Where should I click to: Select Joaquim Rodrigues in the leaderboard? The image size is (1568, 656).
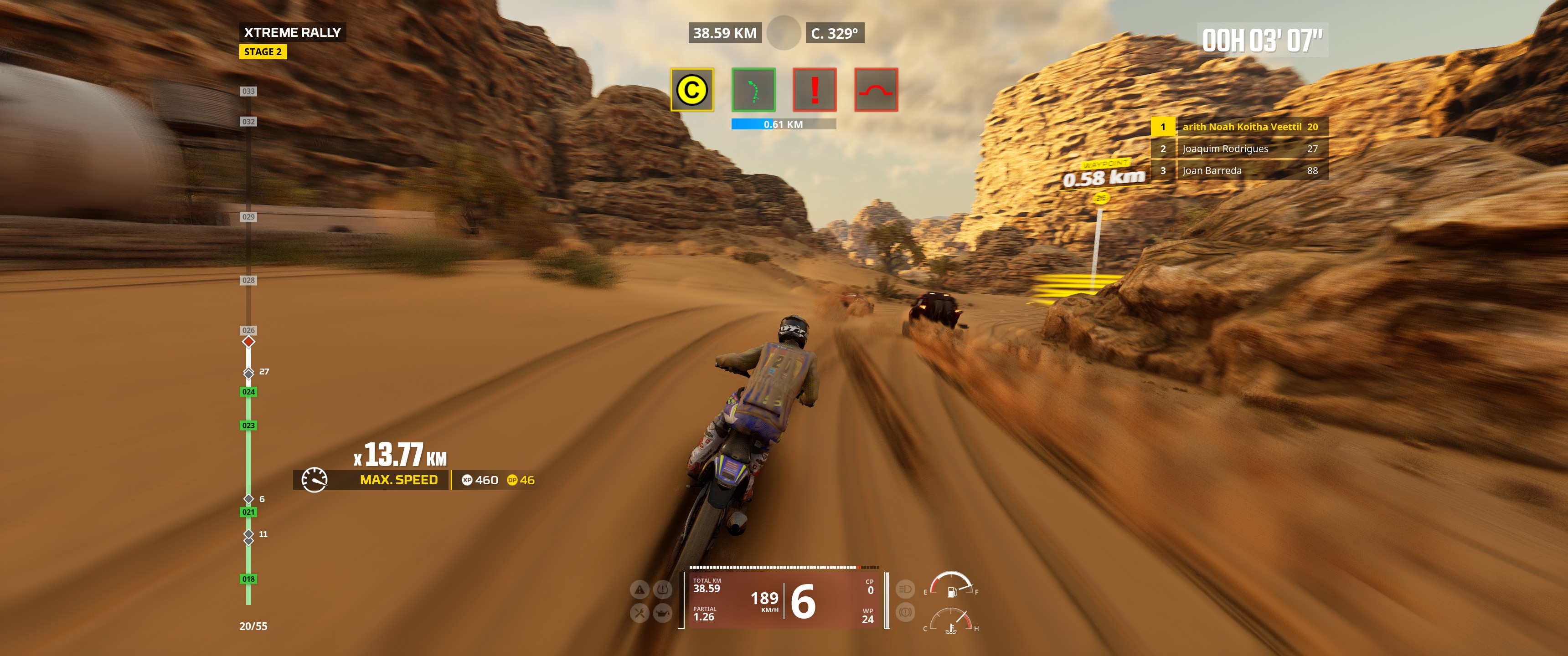1239,149
